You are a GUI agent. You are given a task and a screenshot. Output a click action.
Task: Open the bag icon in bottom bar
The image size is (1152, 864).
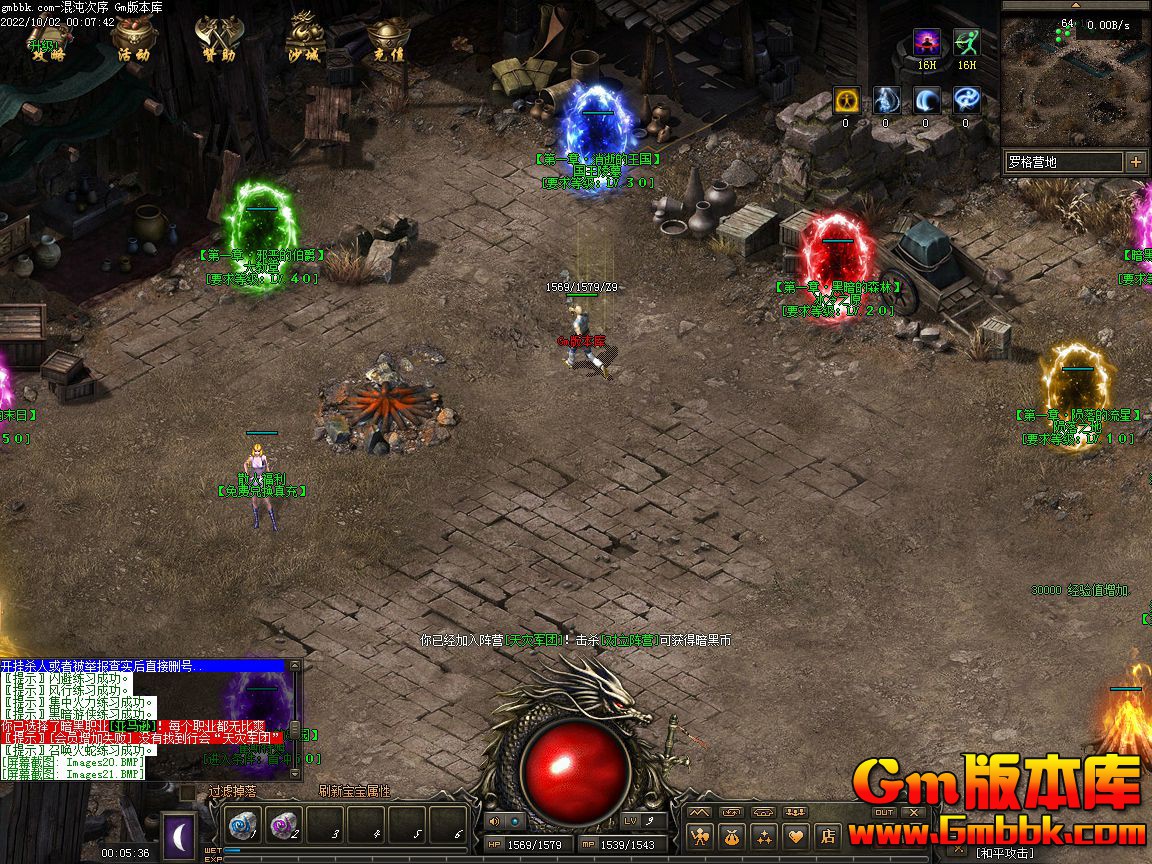click(x=733, y=835)
